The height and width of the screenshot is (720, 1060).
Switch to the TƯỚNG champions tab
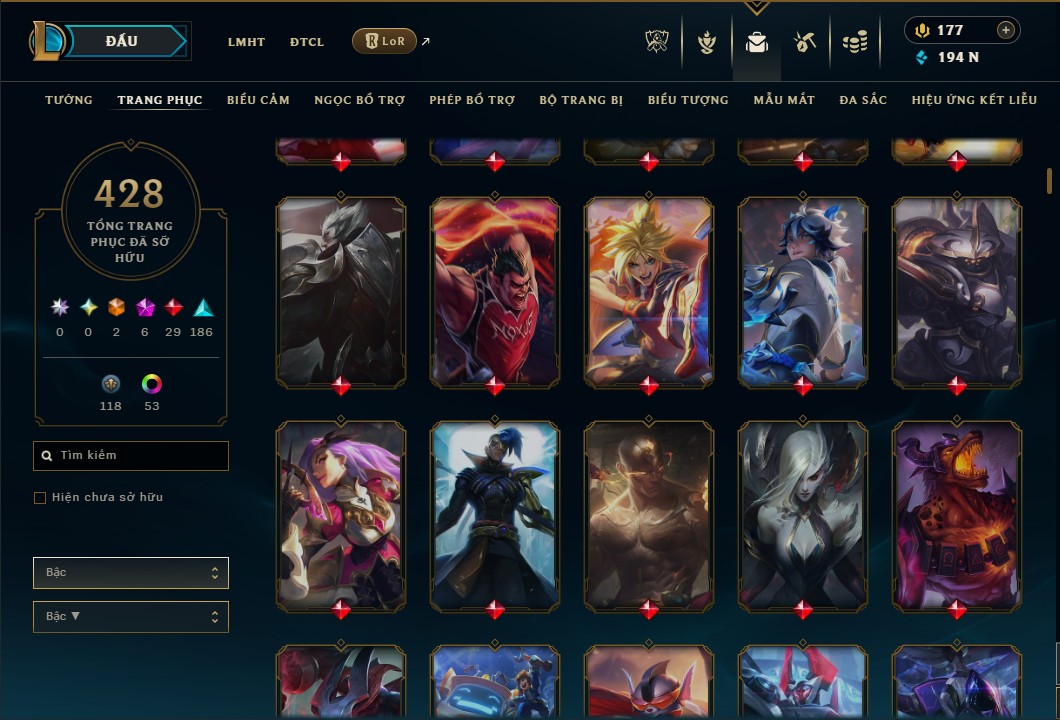[x=69, y=100]
